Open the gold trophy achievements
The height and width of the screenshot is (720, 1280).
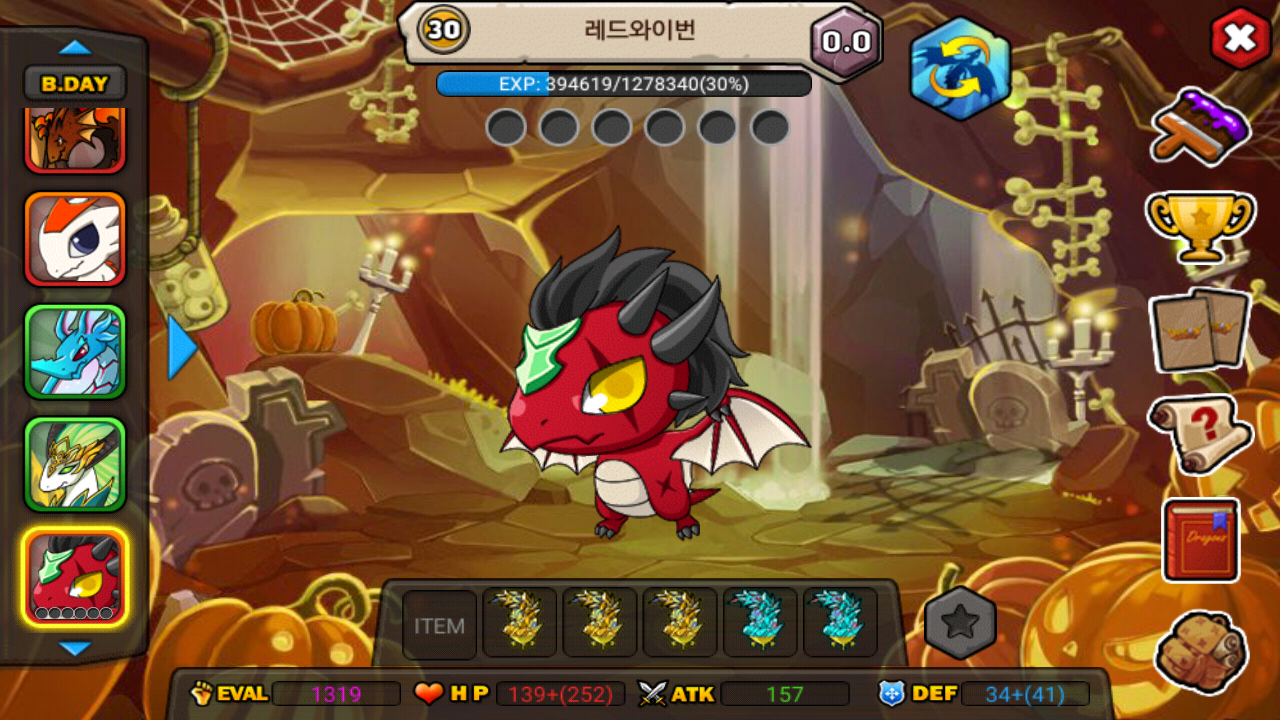pos(1200,225)
